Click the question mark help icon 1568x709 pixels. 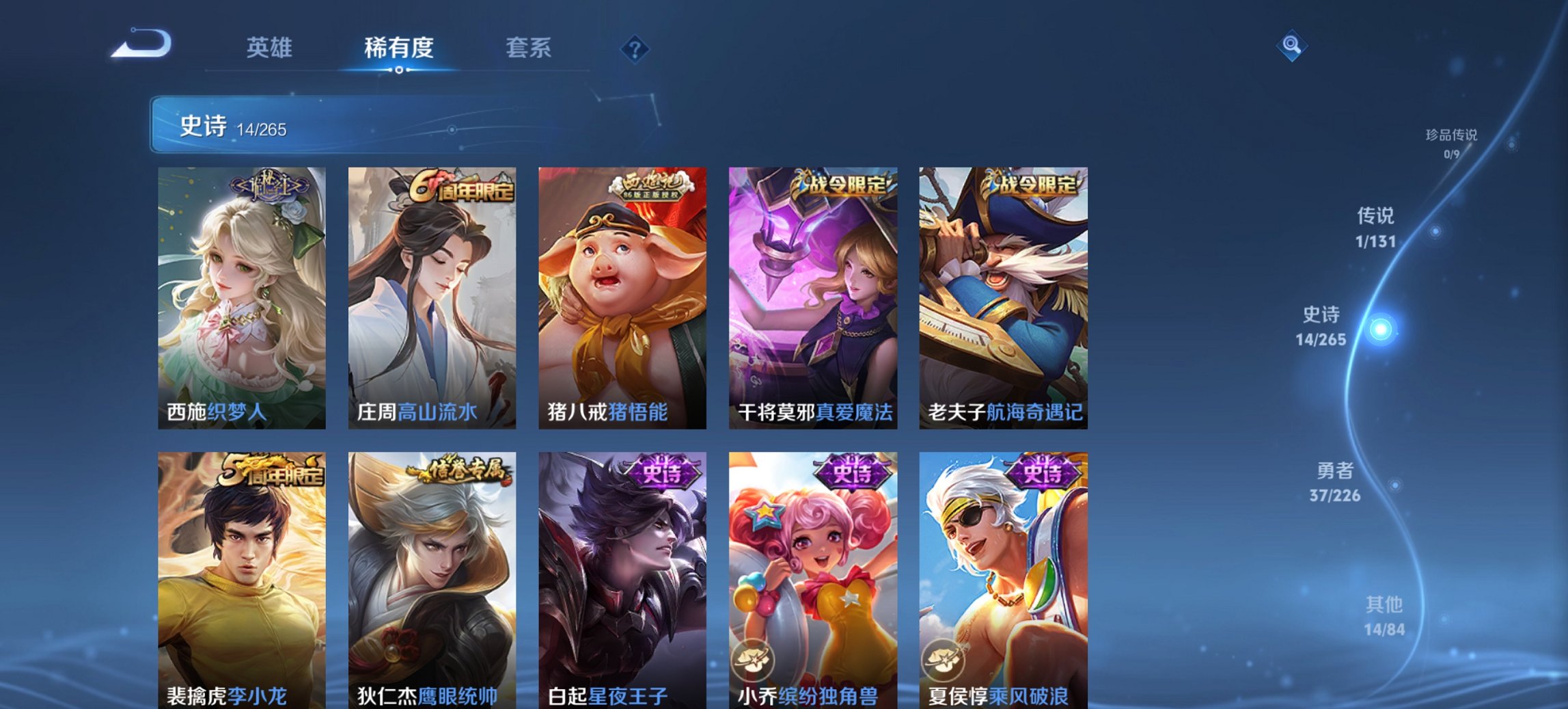pyautogui.click(x=635, y=49)
